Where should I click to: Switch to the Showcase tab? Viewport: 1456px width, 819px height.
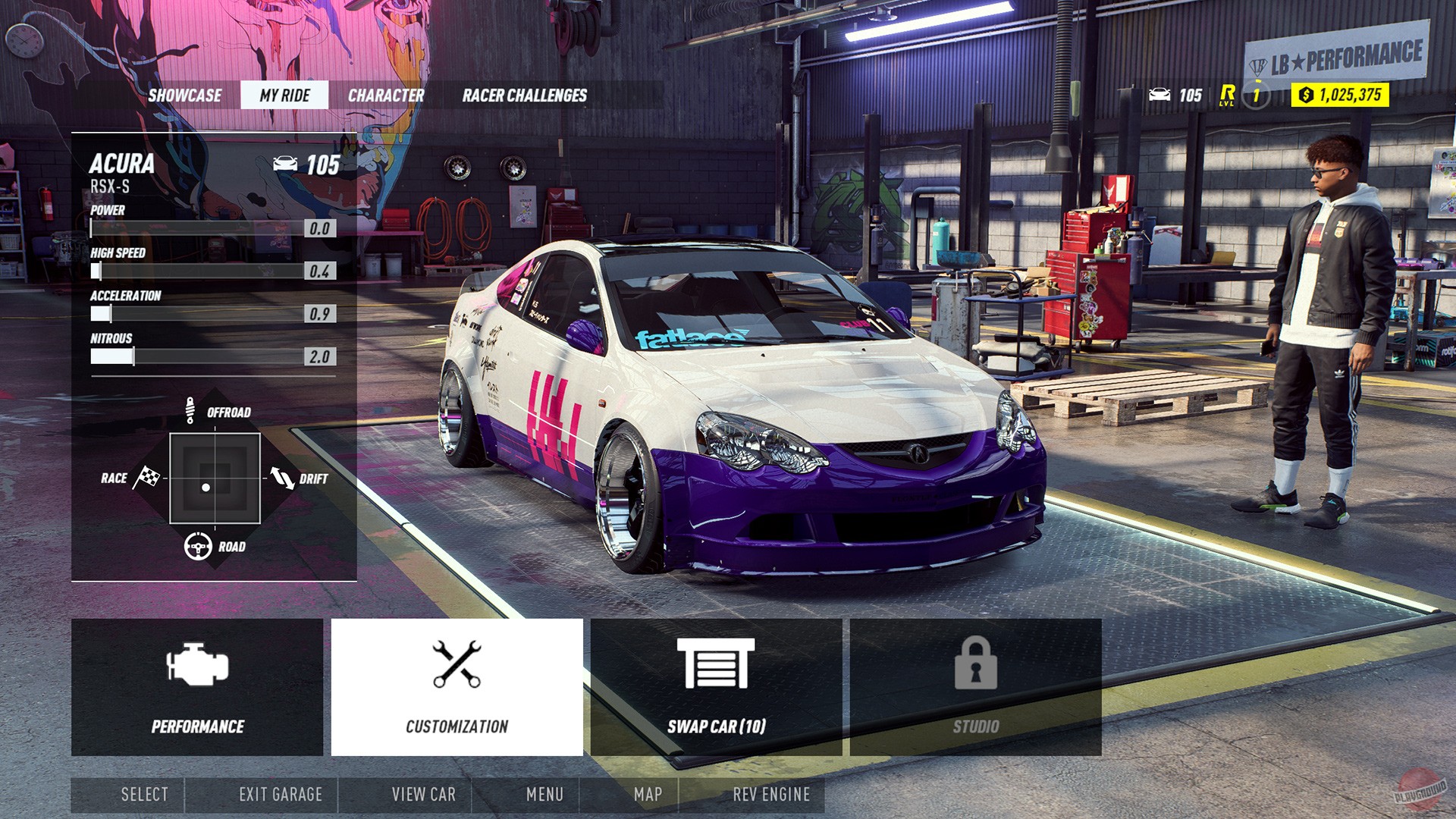point(186,96)
